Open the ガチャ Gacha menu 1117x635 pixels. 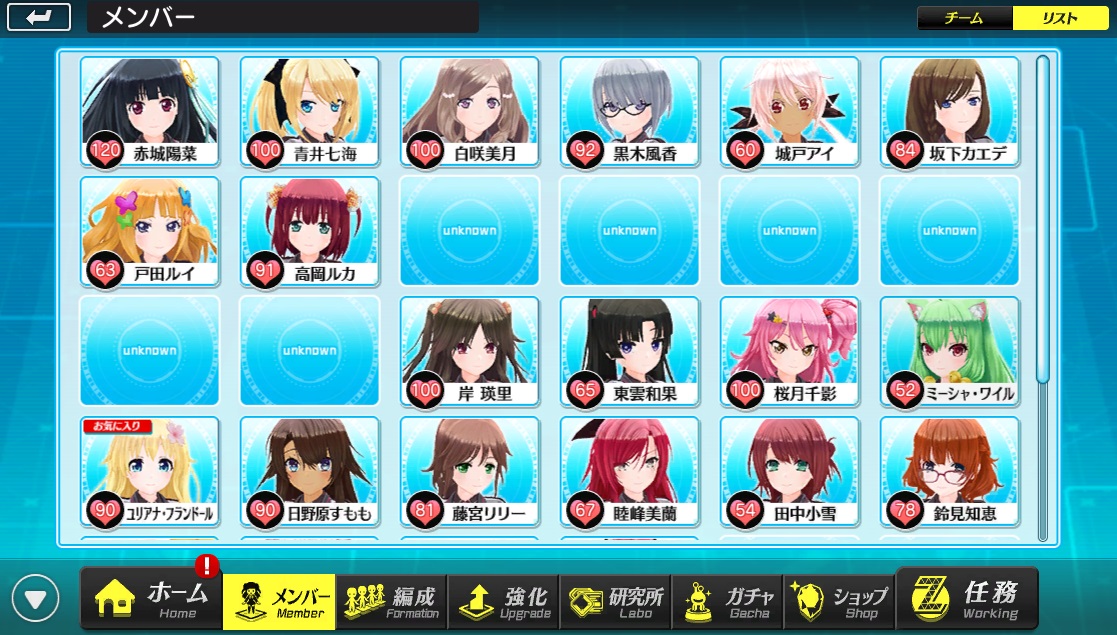point(727,599)
